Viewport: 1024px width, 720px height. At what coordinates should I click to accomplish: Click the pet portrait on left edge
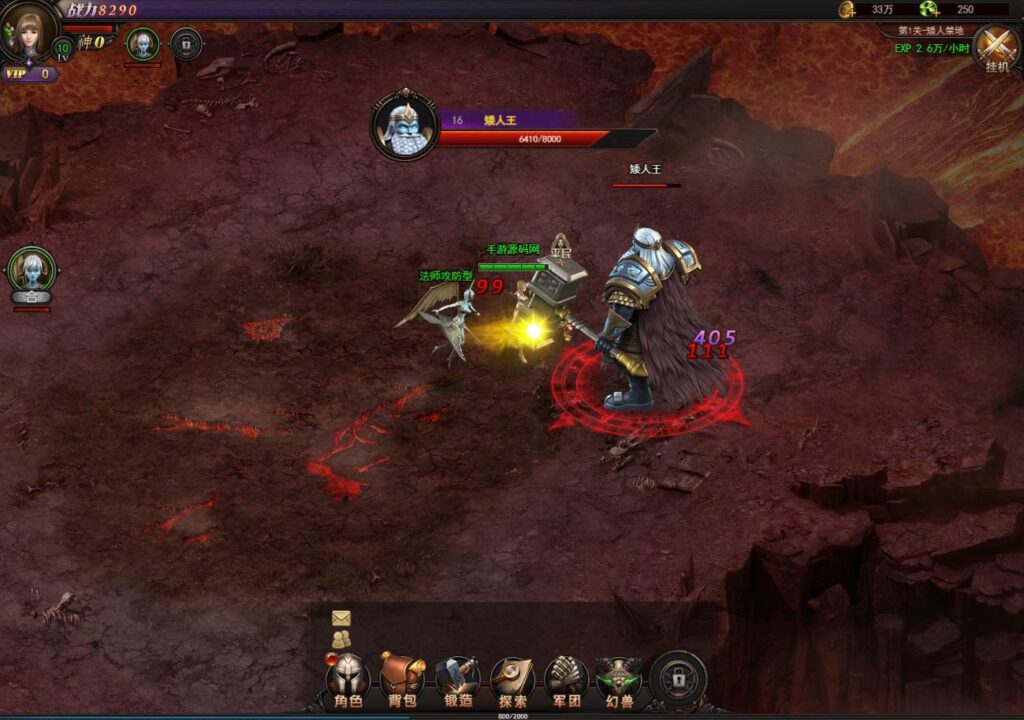coord(31,270)
